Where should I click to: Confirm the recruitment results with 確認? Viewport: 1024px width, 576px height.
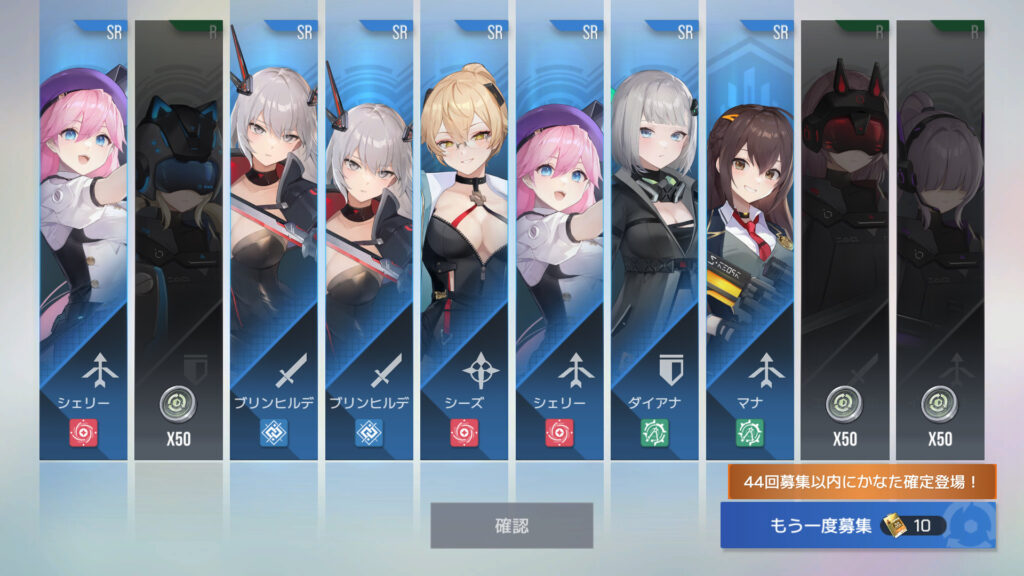coord(511,525)
